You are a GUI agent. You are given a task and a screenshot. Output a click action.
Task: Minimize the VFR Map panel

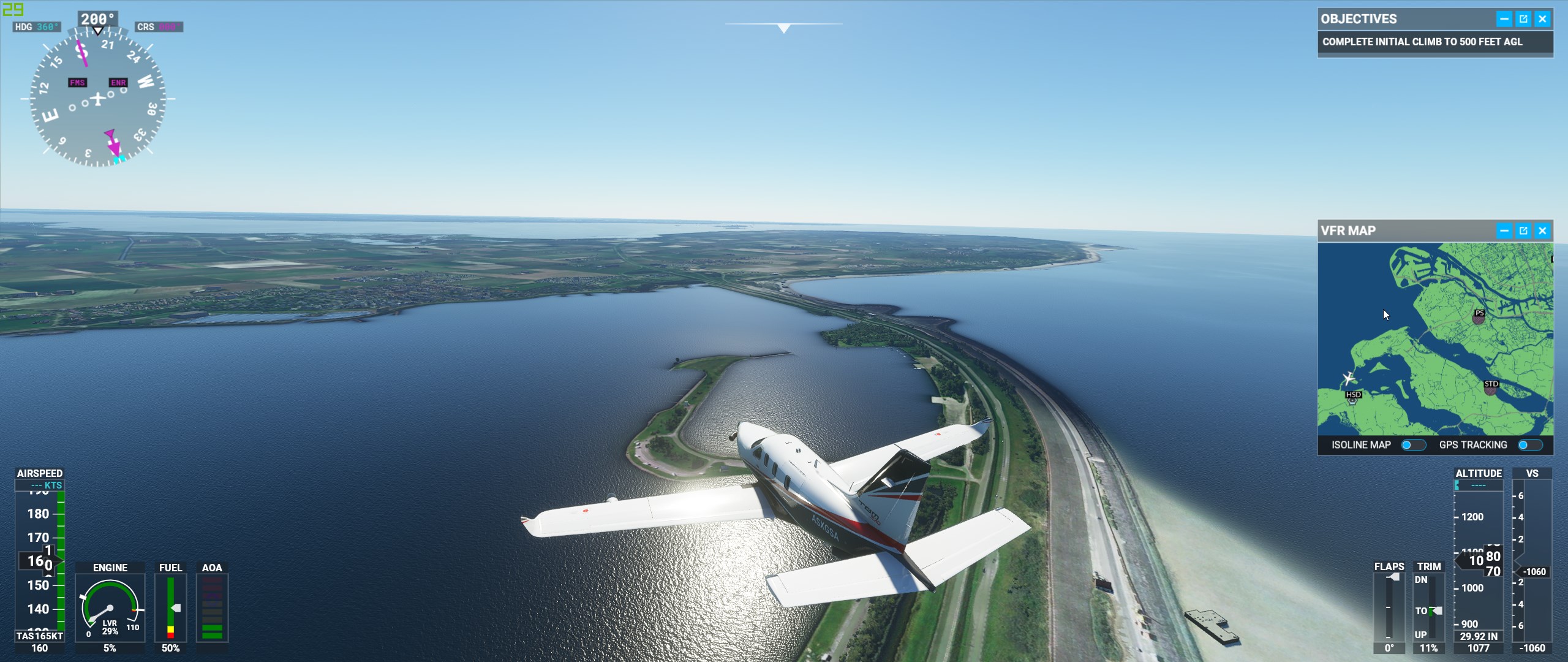tap(1504, 231)
